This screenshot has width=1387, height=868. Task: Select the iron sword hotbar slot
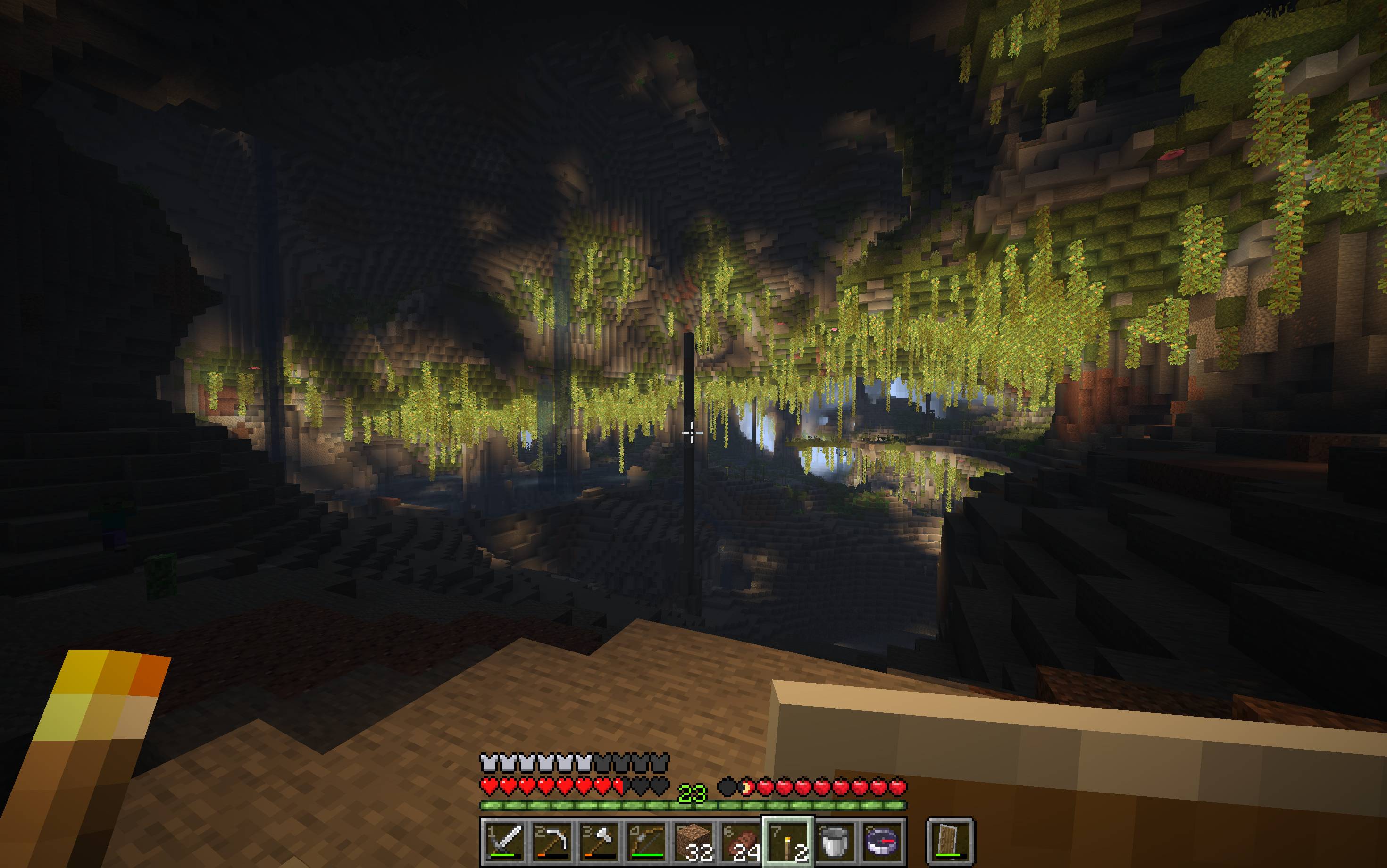[x=503, y=842]
